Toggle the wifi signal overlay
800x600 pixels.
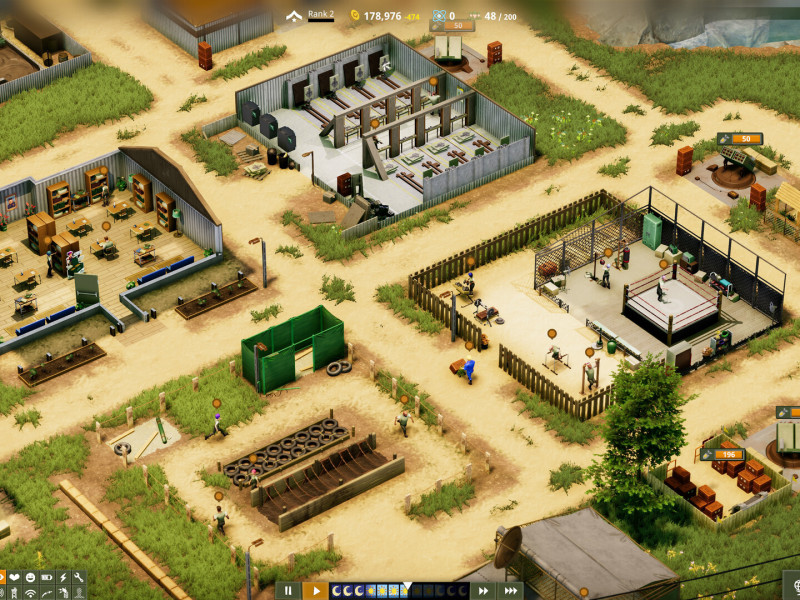[x=30, y=594]
